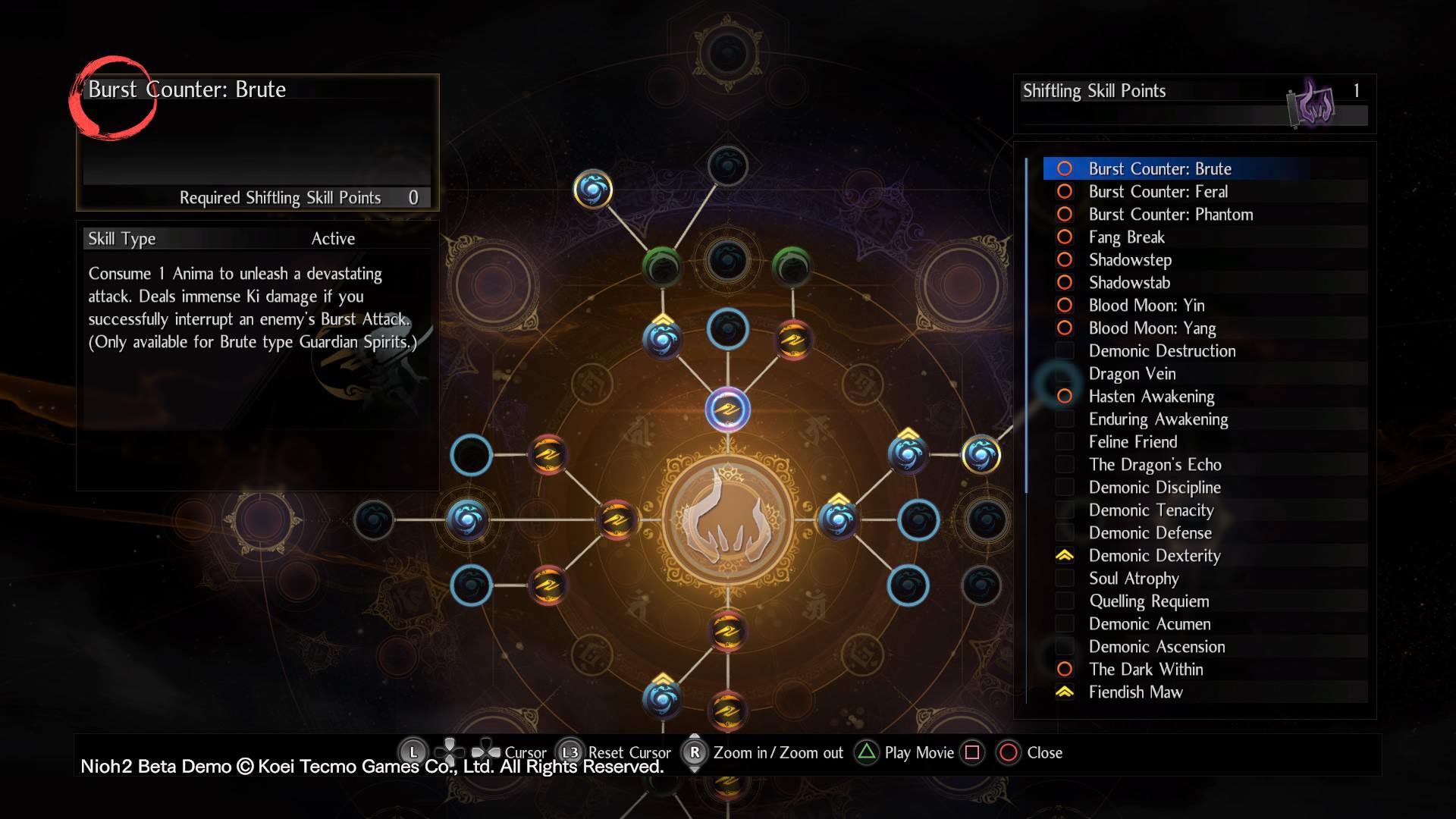
Task: Select Blood Moon: Yang skill
Action: (x=1152, y=328)
